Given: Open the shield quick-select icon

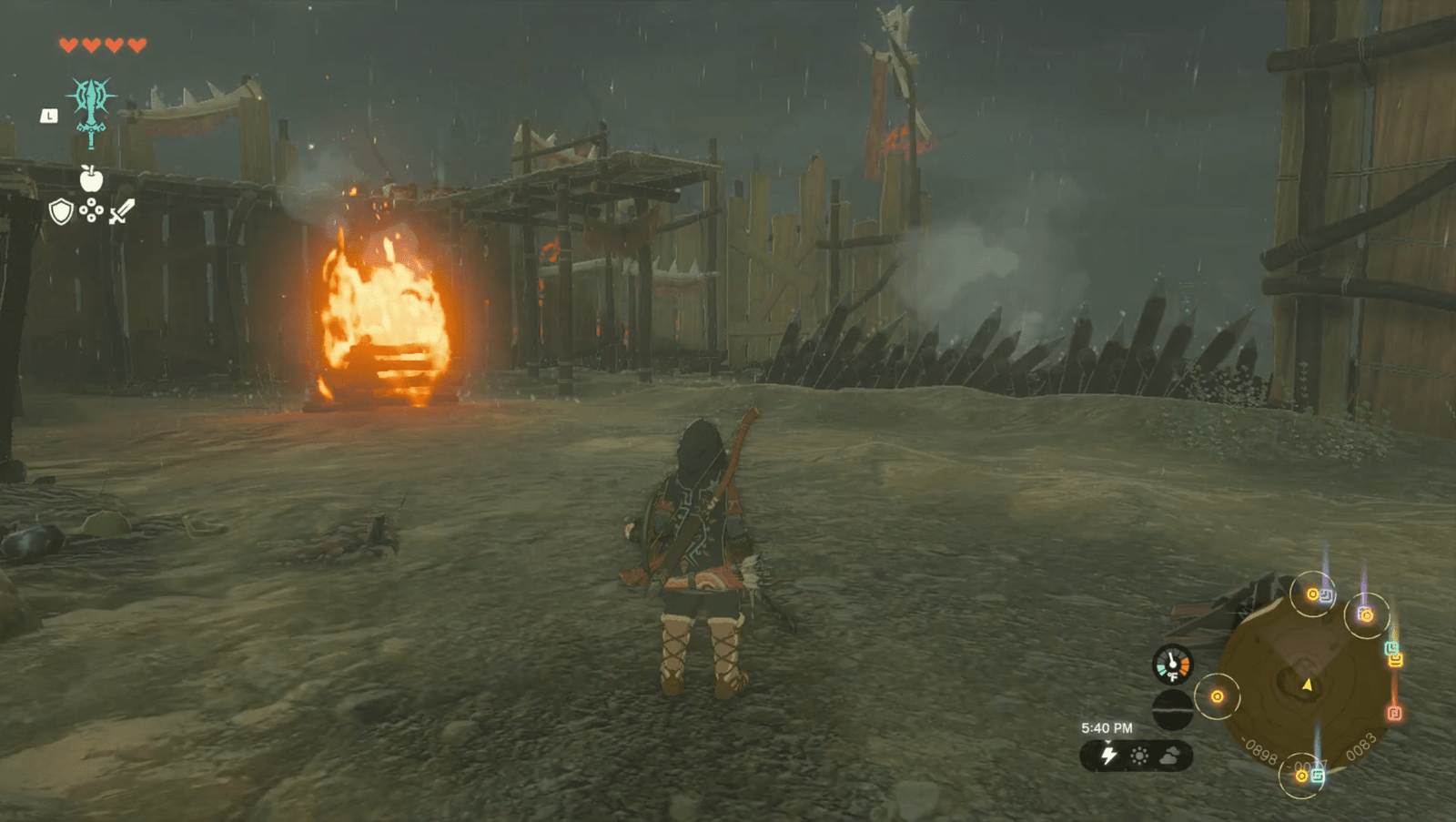Looking at the screenshot, I should 61,212.
